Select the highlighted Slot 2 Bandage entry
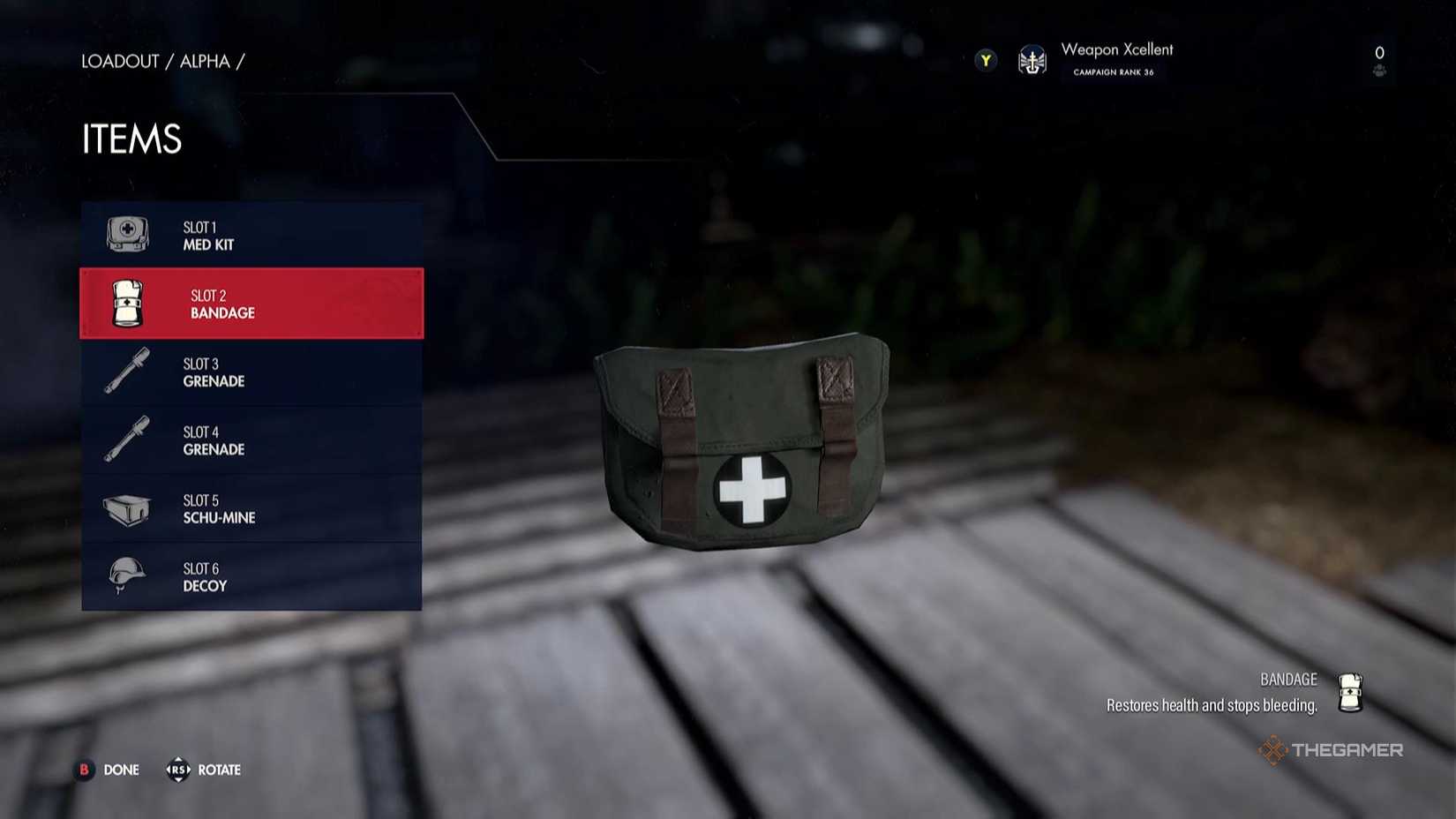This screenshot has height=819, width=1456. 251,303
